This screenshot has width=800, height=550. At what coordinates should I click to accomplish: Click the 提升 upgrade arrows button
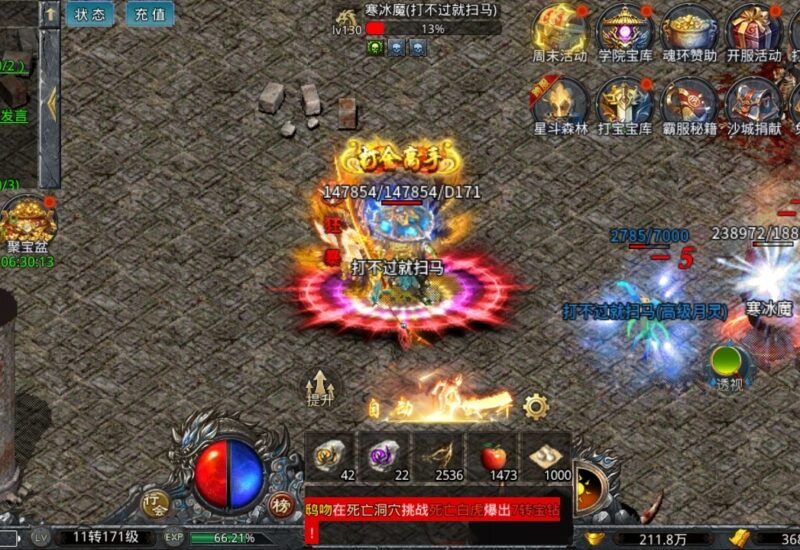click(x=320, y=385)
